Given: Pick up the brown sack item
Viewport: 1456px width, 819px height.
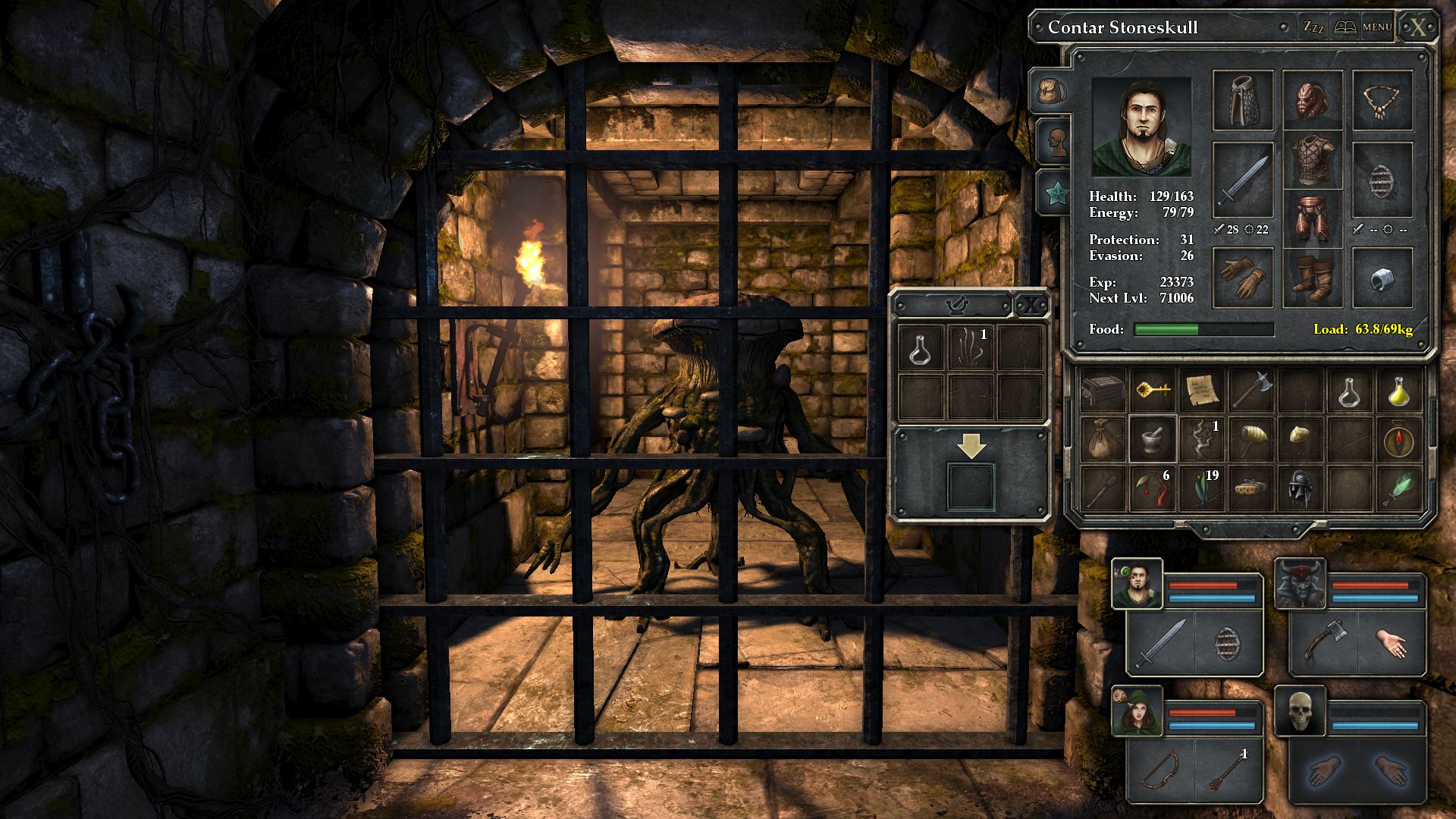Looking at the screenshot, I should click(x=1103, y=440).
